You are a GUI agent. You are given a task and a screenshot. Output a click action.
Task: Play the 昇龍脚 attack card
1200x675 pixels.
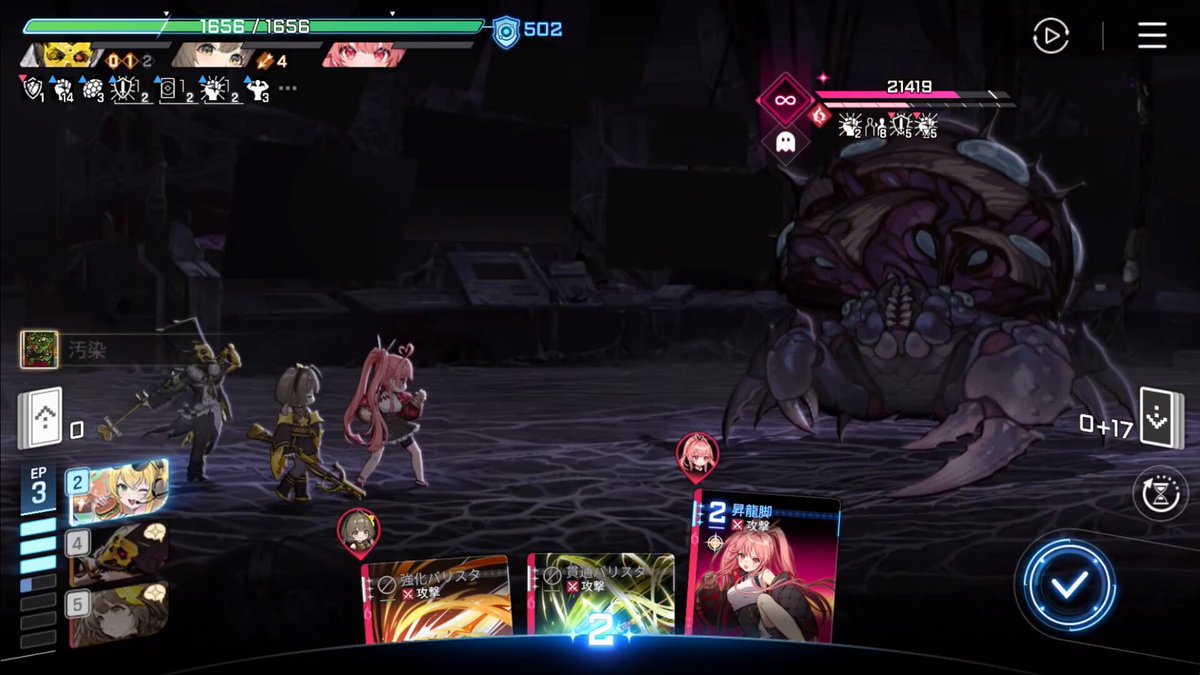(765, 565)
